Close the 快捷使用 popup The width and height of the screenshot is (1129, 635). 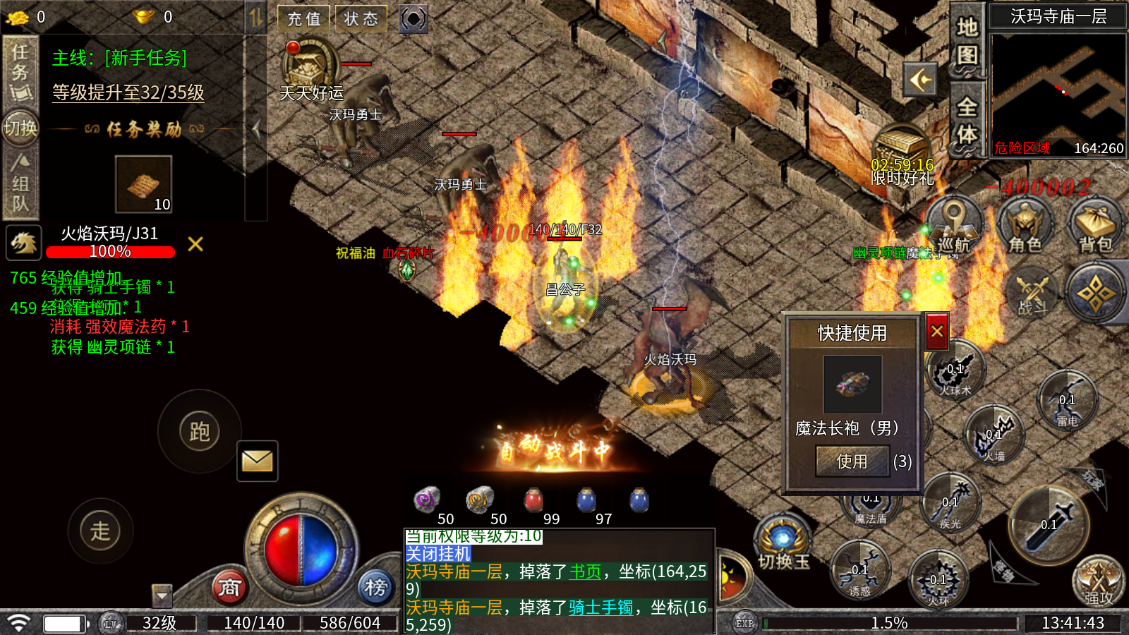coord(936,331)
